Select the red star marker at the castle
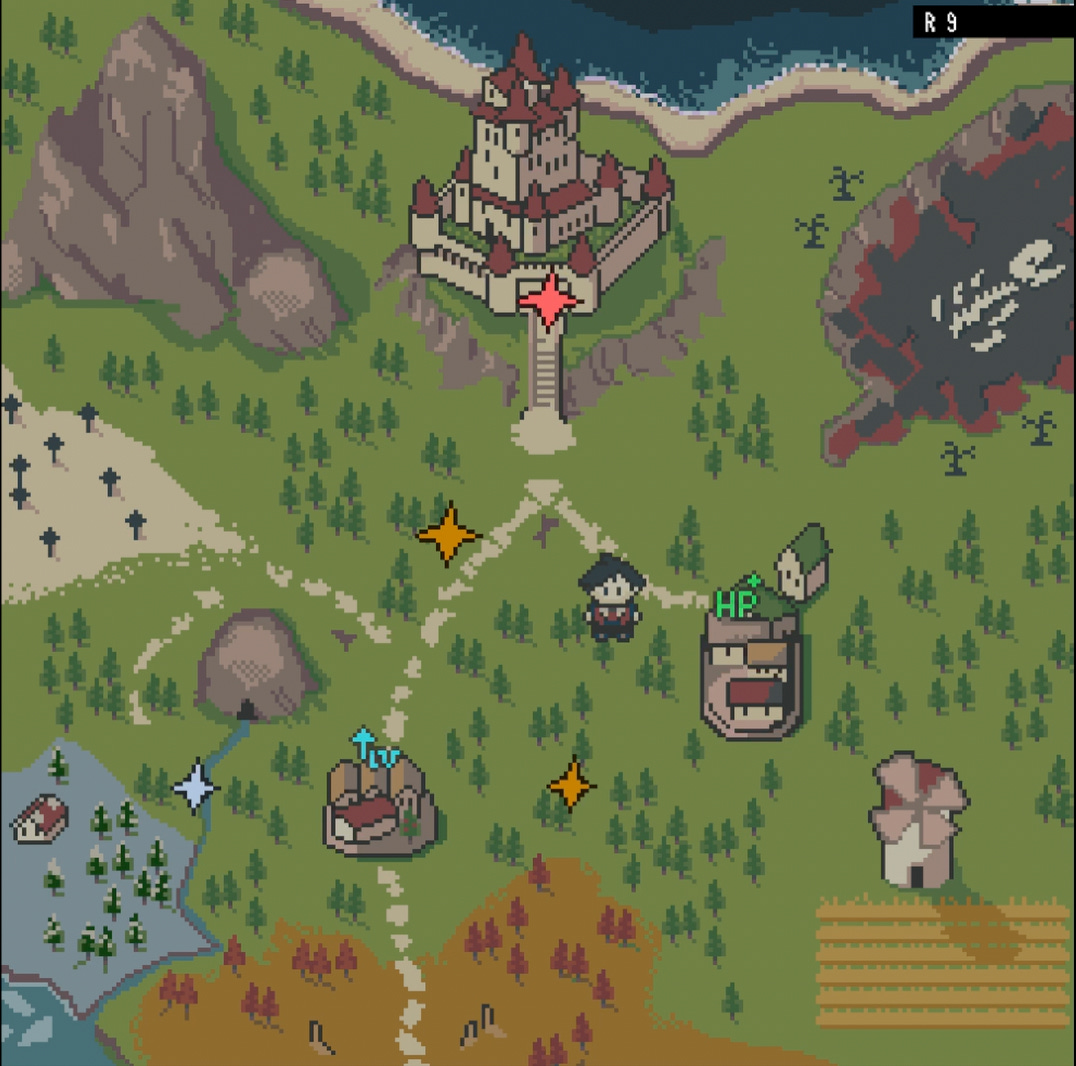1076x1066 pixels. (x=548, y=299)
